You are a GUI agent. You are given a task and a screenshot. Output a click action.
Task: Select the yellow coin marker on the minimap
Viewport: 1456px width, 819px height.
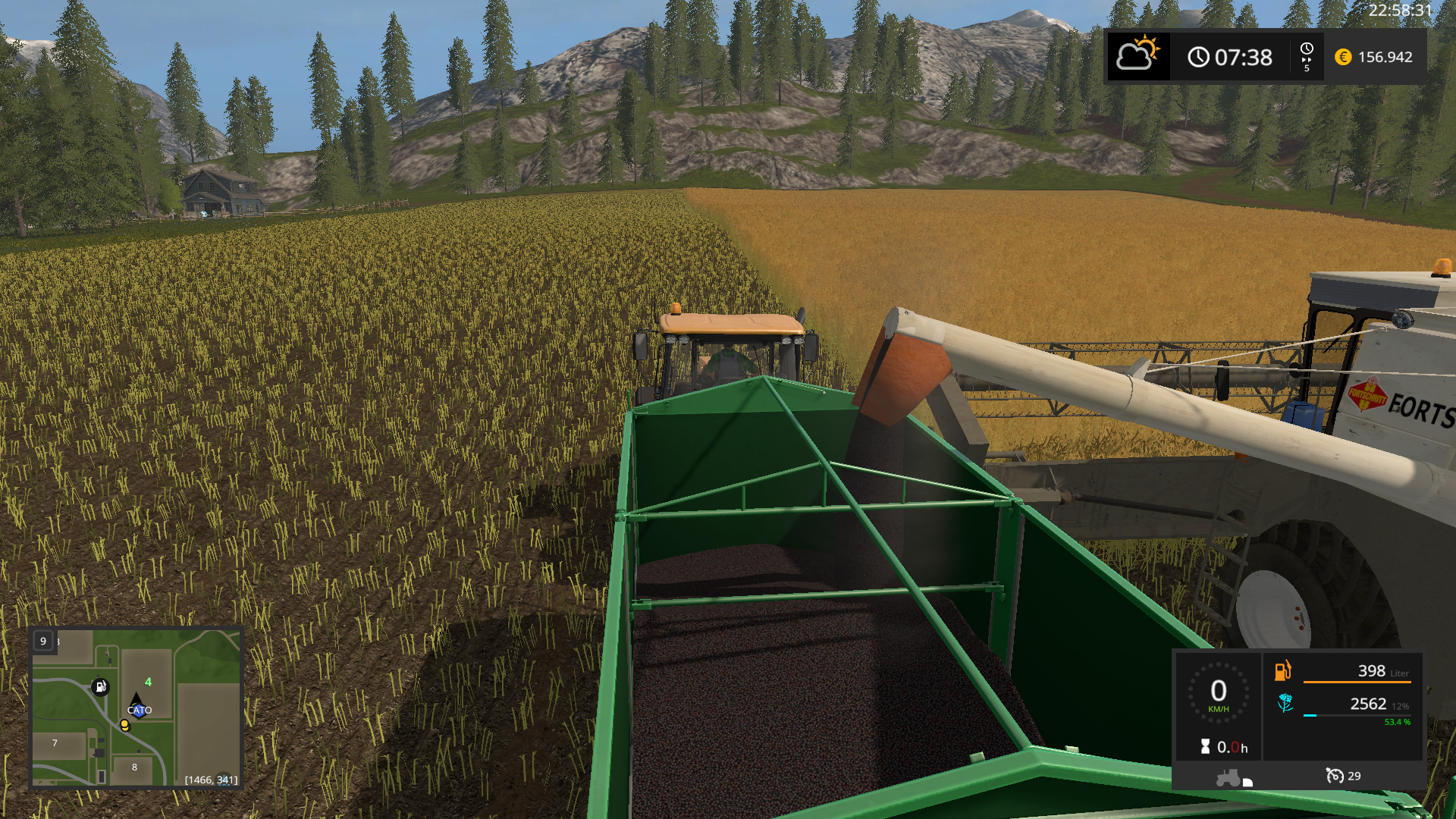pos(124,725)
